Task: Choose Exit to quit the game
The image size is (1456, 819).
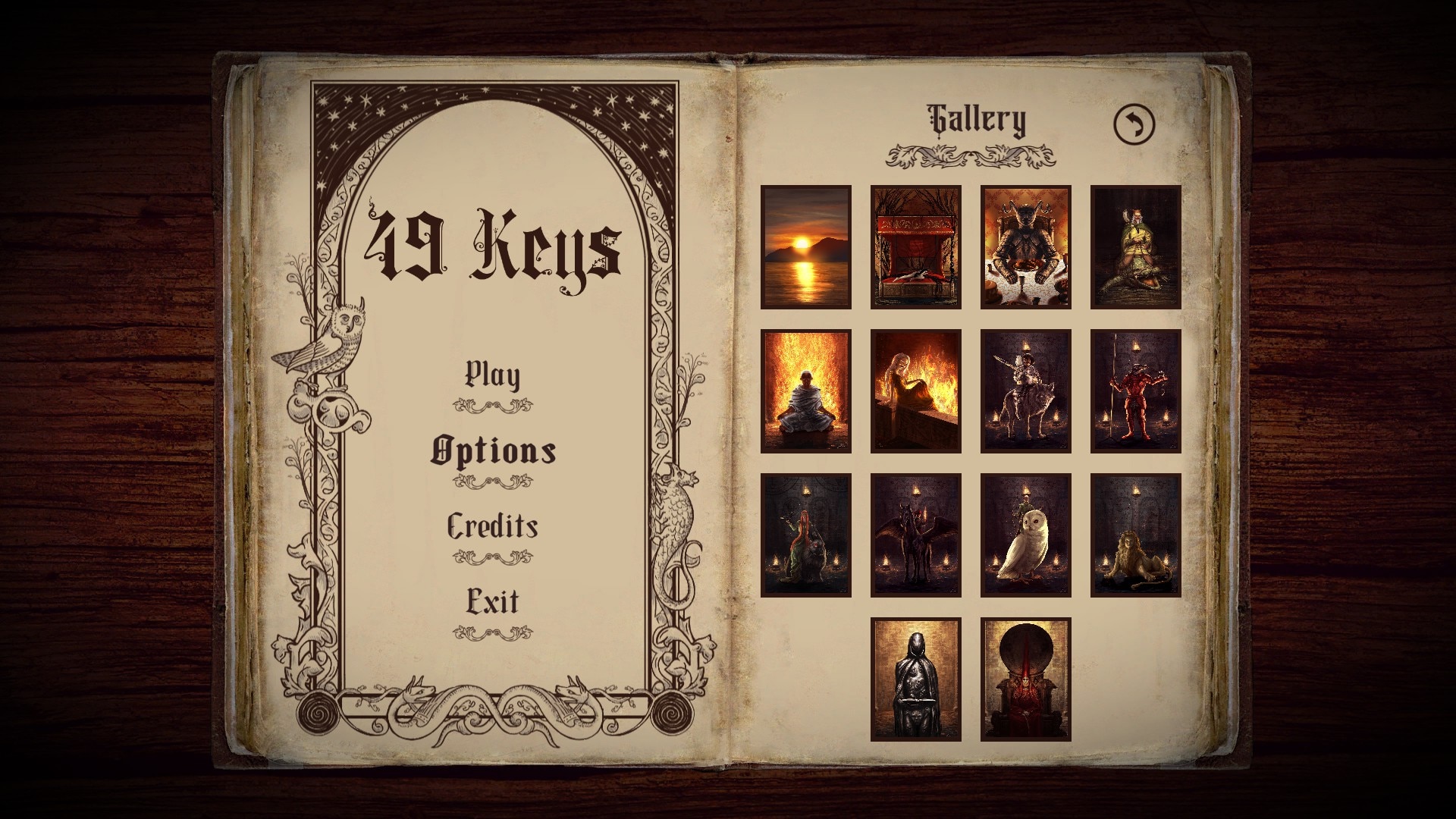Action: (492, 602)
